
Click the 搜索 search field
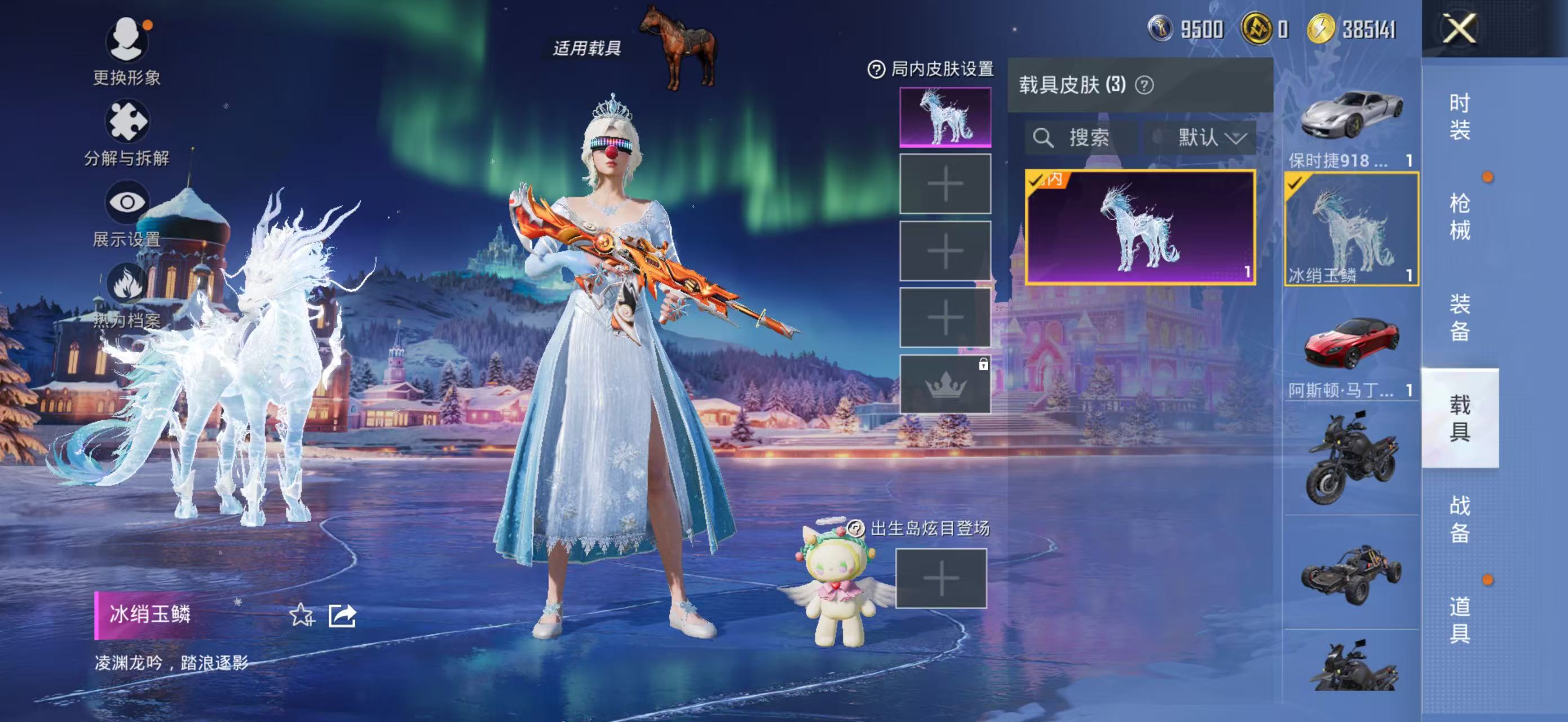[1081, 138]
